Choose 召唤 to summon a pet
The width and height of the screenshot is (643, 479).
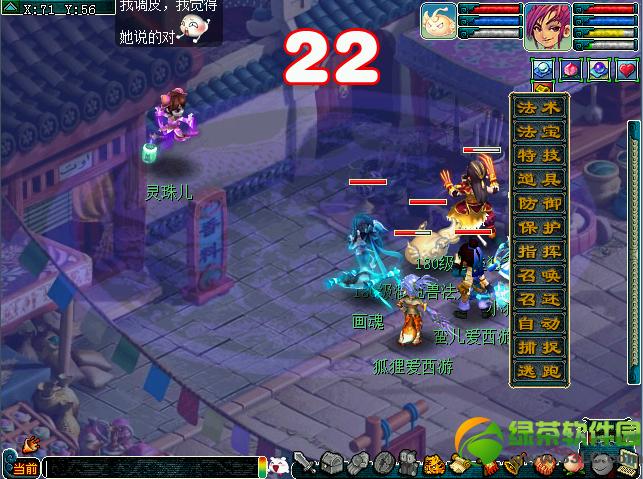tap(539, 276)
